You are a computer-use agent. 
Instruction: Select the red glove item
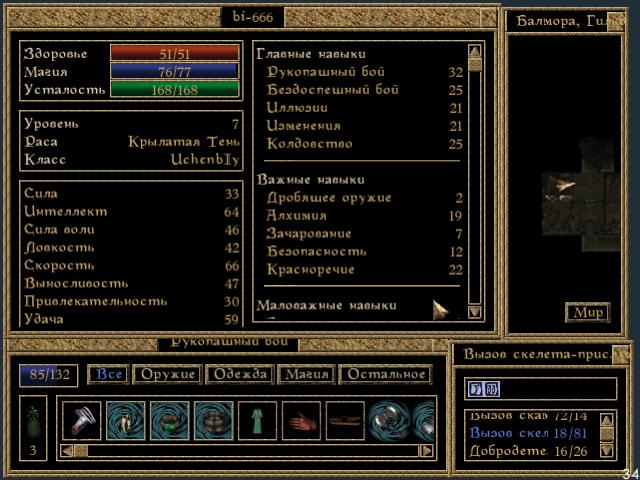(x=301, y=420)
